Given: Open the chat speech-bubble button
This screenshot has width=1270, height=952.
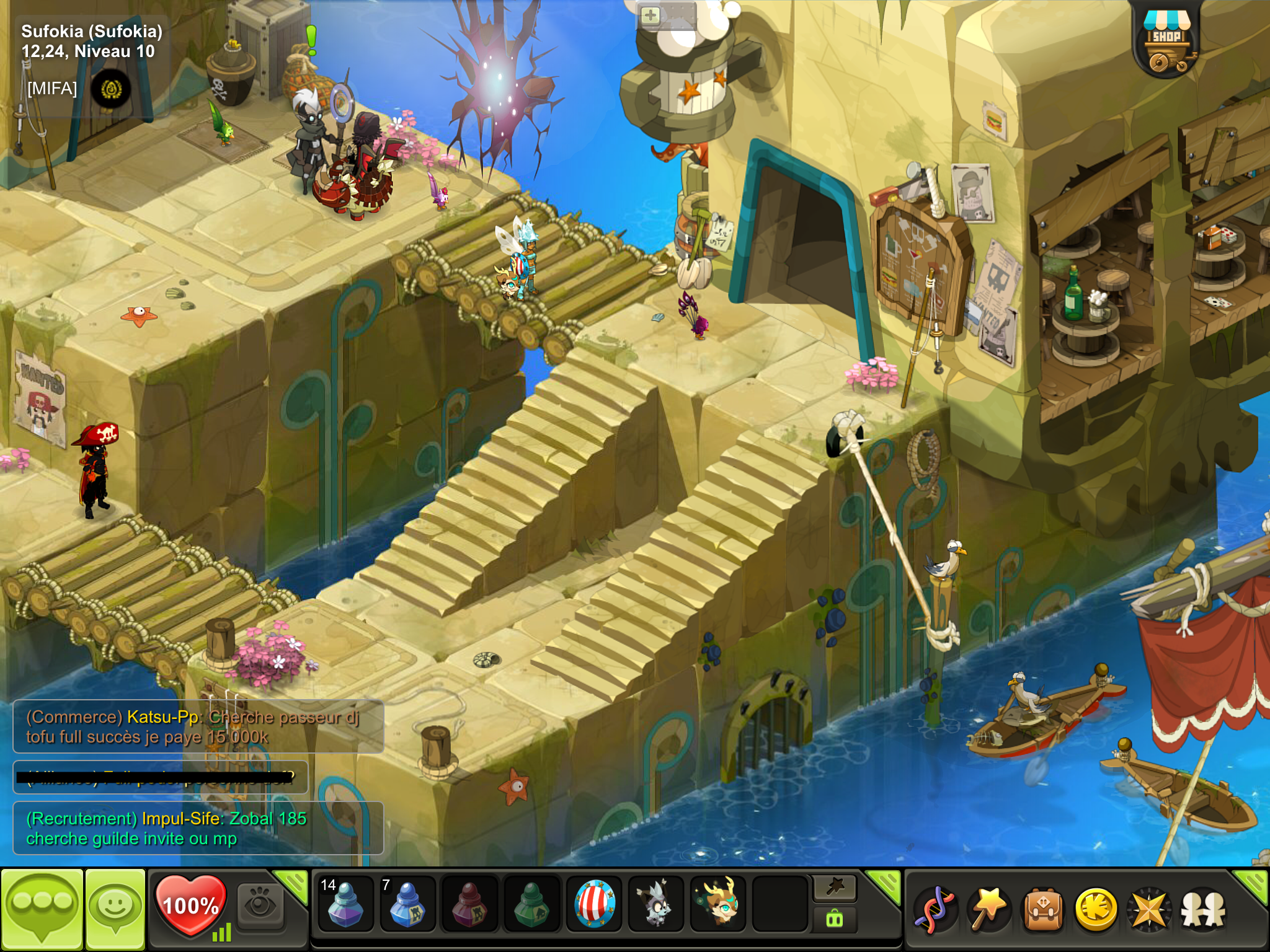Looking at the screenshot, I should (42, 909).
